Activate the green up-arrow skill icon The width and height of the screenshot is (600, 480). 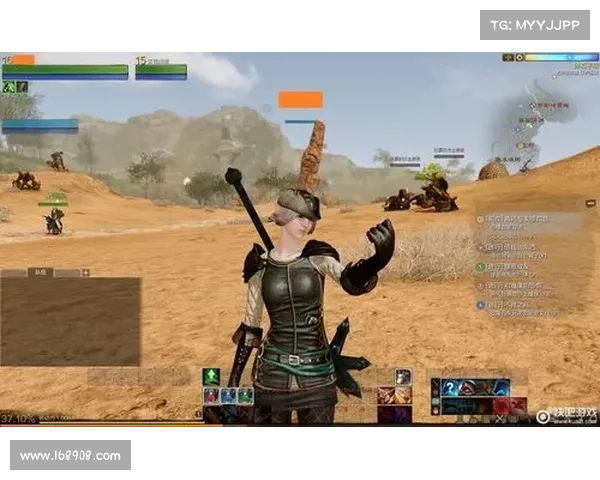coord(211,376)
